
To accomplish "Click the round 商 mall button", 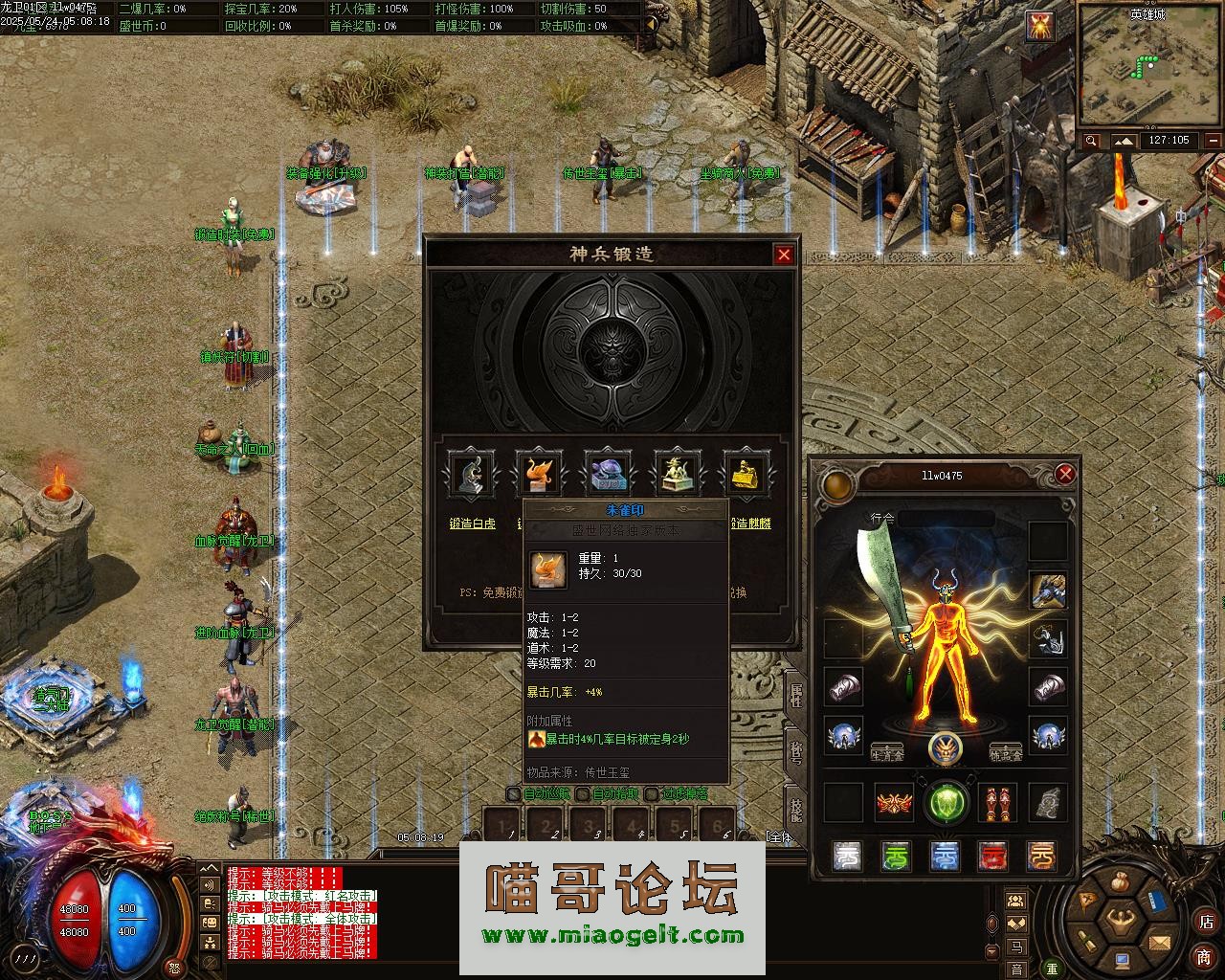I will click(1204, 957).
